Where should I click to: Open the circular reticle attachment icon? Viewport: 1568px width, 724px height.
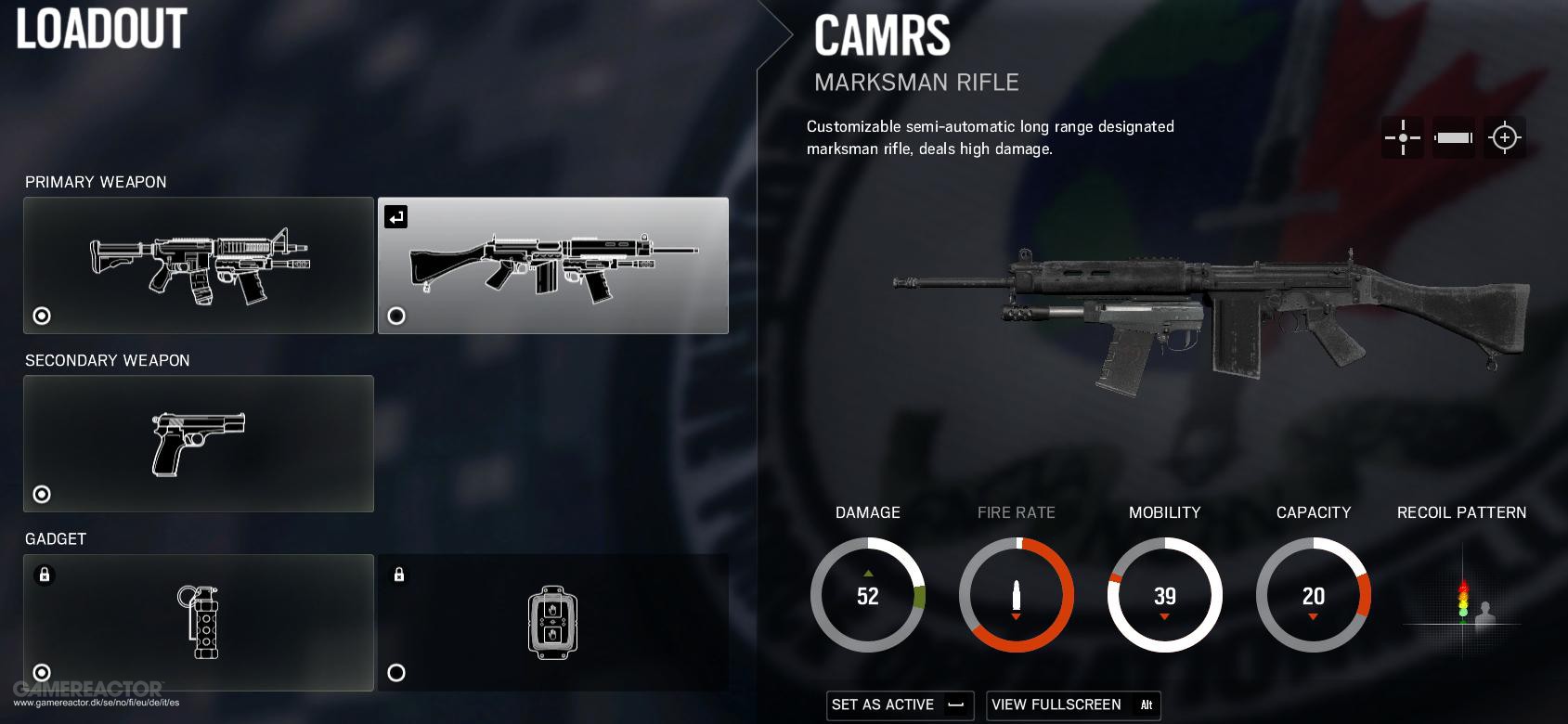click(1504, 137)
